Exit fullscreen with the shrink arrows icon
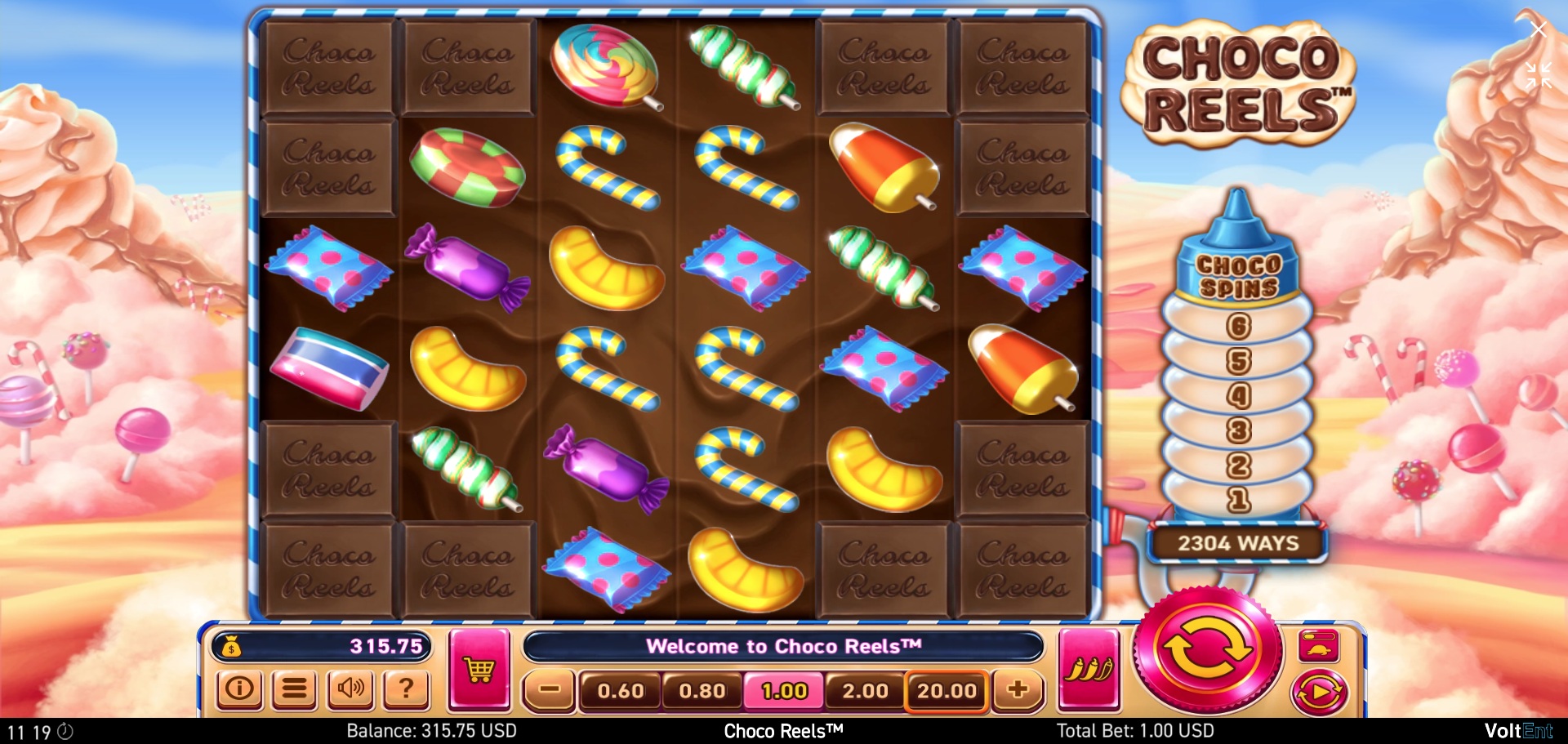Image resolution: width=1568 pixels, height=744 pixels. pos(1539,76)
